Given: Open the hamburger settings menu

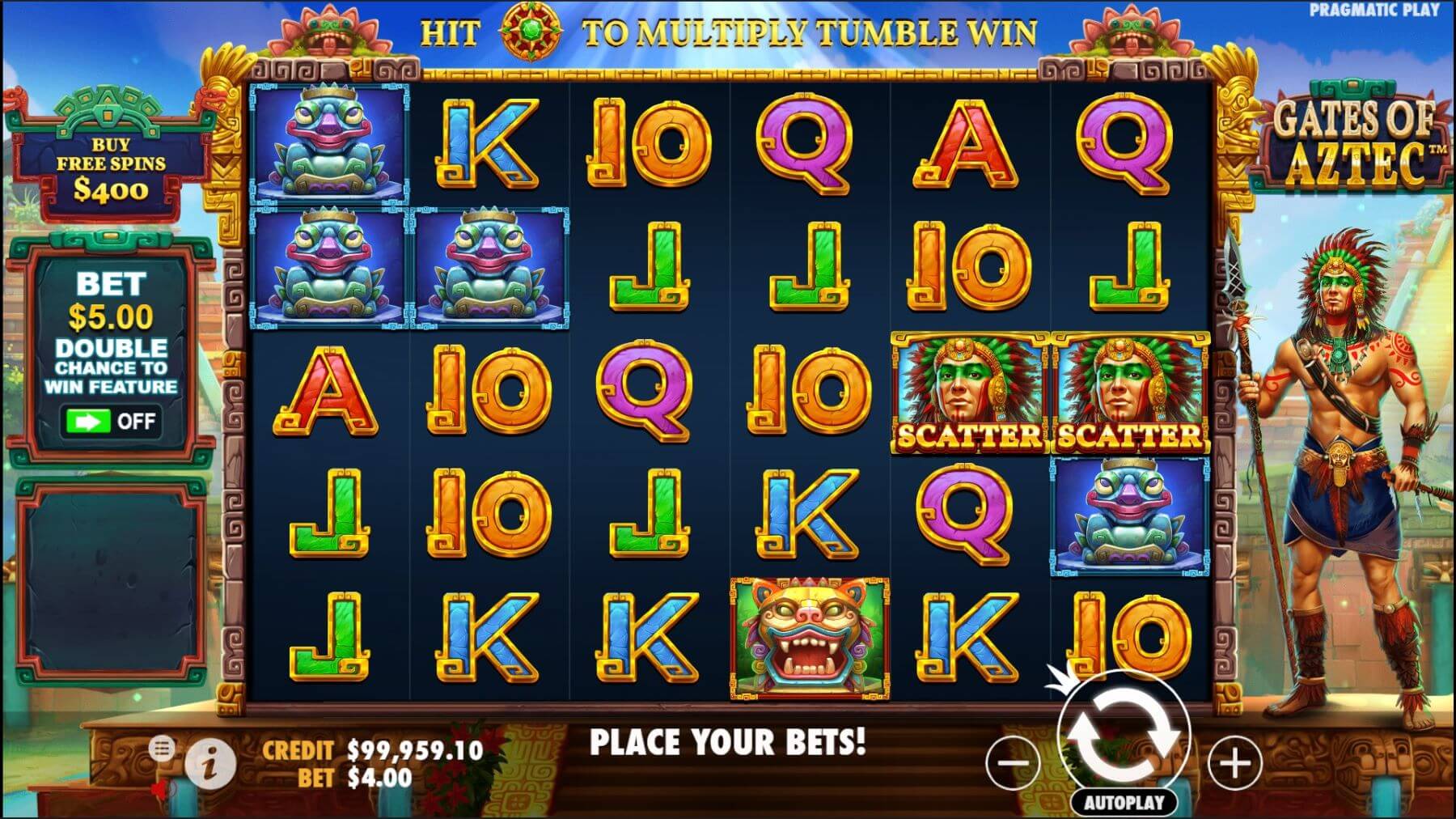Looking at the screenshot, I should coord(162,749).
